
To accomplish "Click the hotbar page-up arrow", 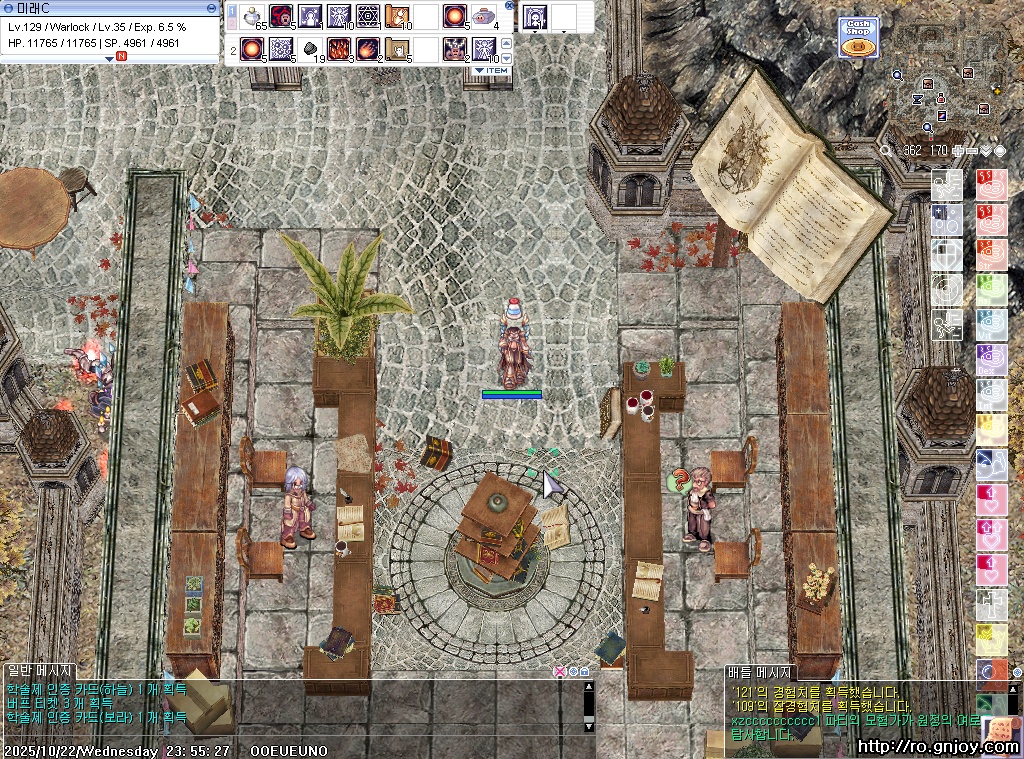I will 506,43.
